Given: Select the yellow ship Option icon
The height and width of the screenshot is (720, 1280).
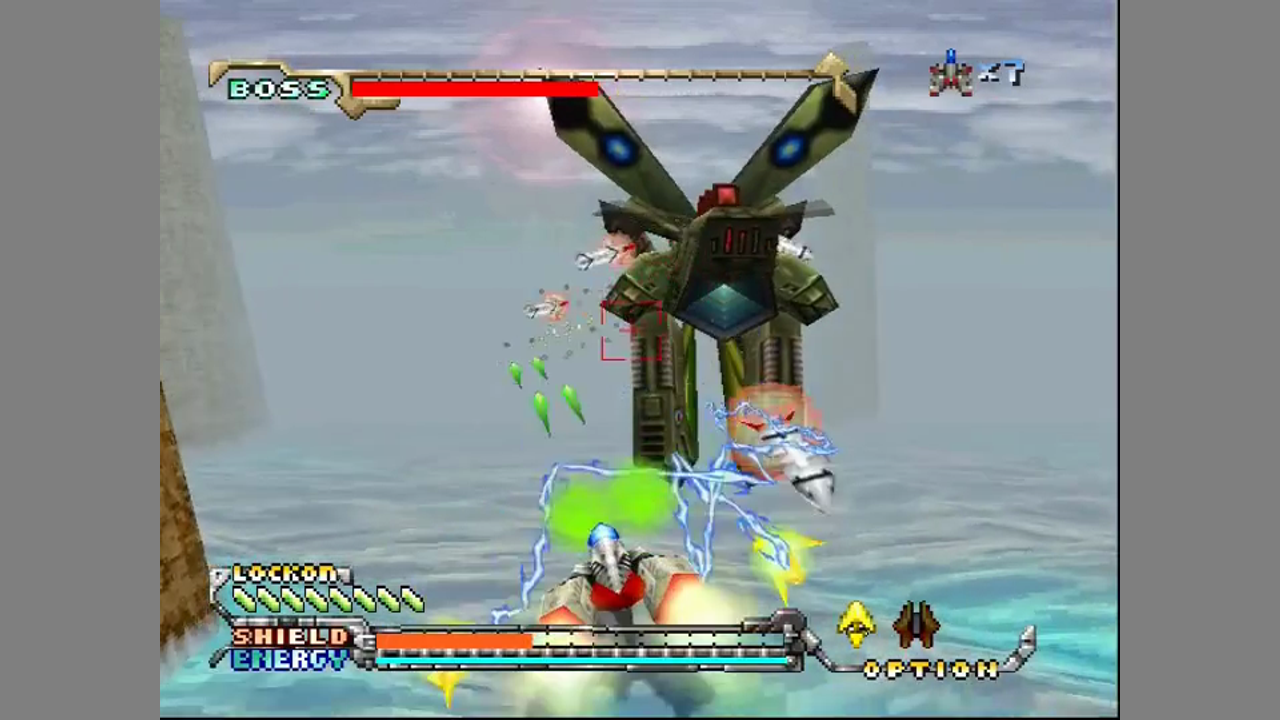Looking at the screenshot, I should pos(856,624).
